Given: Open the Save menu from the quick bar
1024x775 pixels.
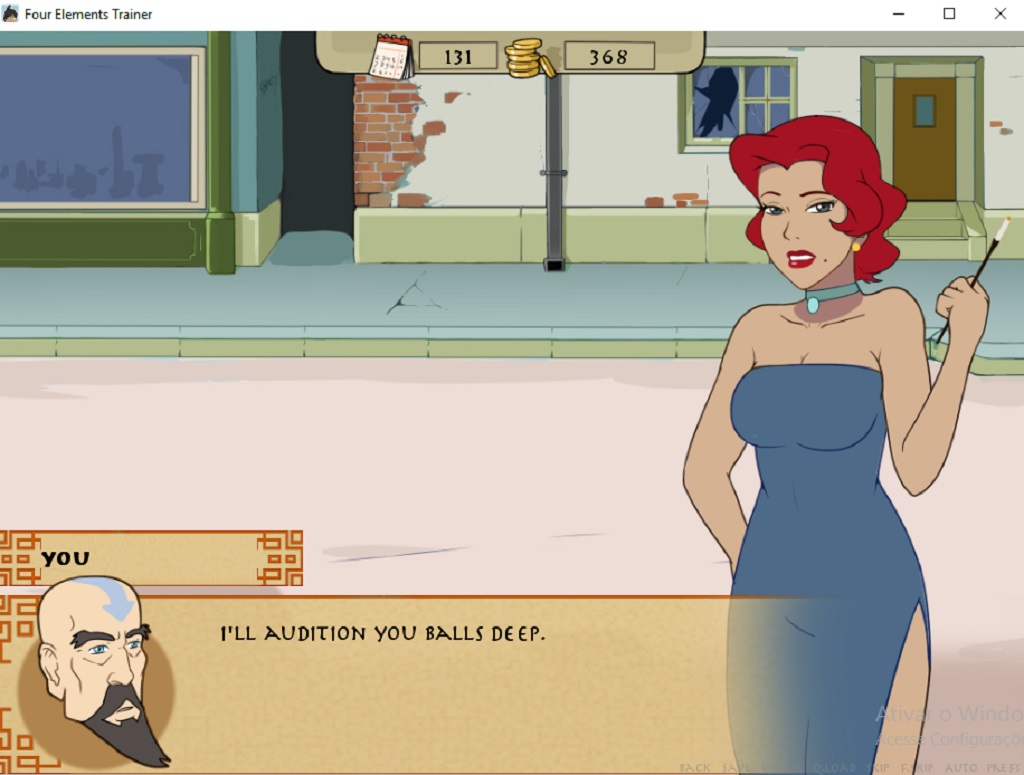Looking at the screenshot, I should coord(736,768).
